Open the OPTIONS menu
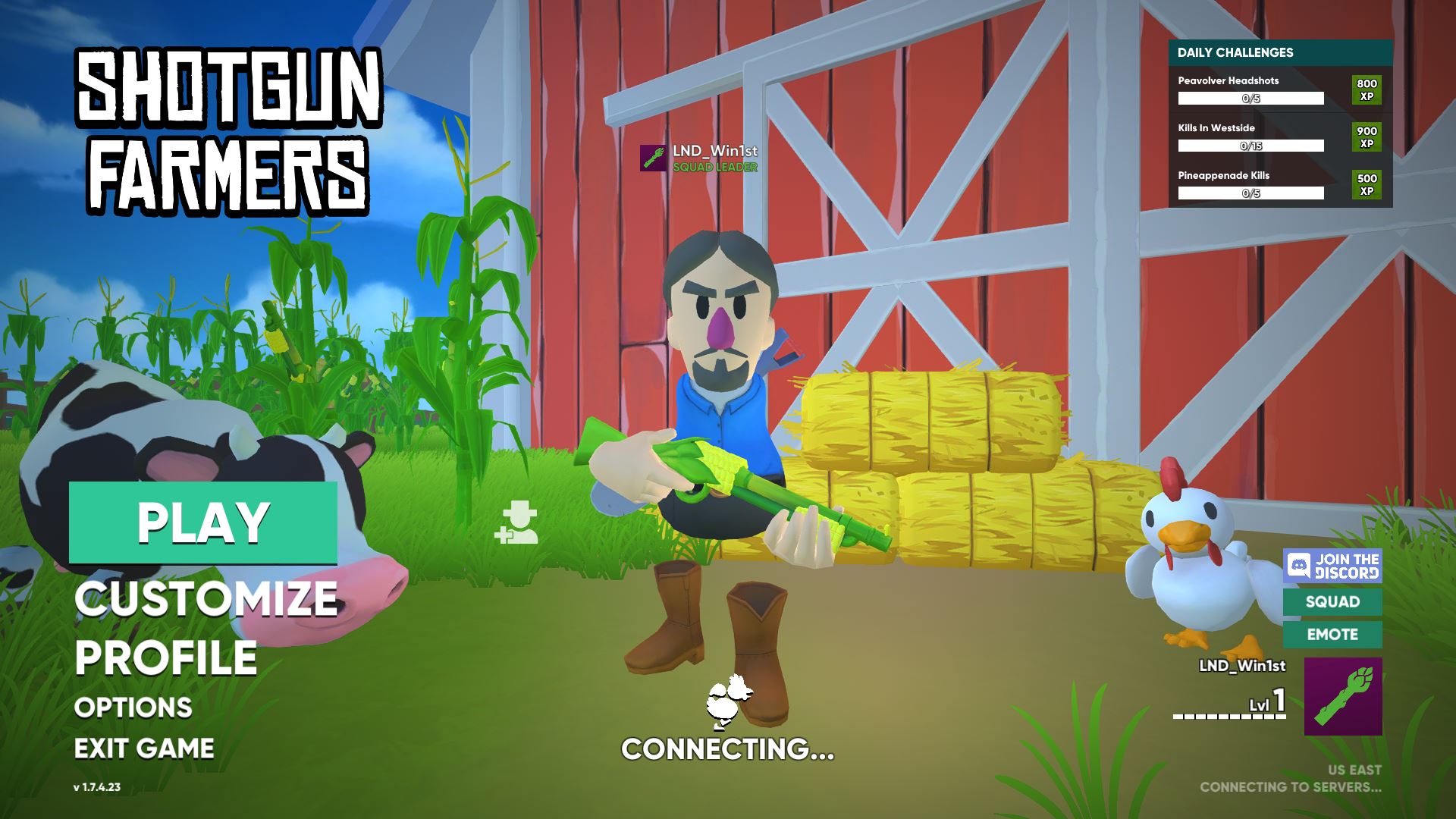Viewport: 1456px width, 819px height. coord(132,708)
